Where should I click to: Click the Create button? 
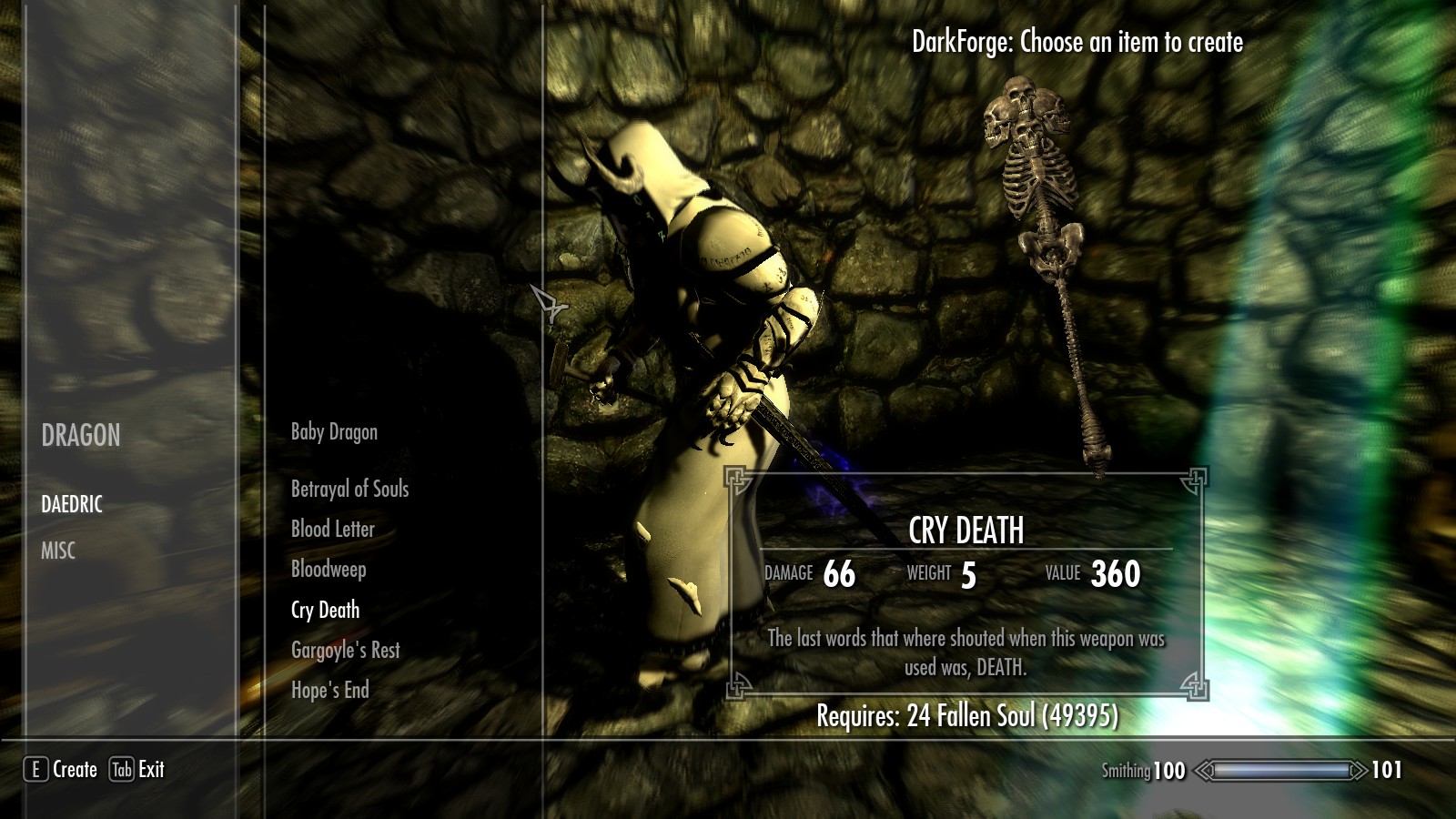pos(61,770)
